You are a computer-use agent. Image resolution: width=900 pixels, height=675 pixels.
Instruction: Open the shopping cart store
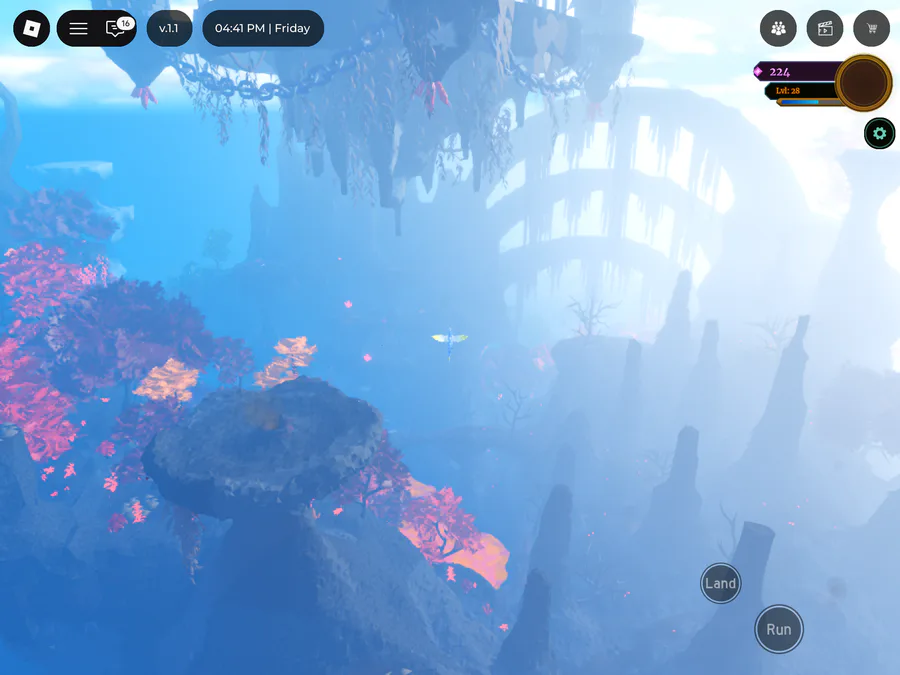872,28
